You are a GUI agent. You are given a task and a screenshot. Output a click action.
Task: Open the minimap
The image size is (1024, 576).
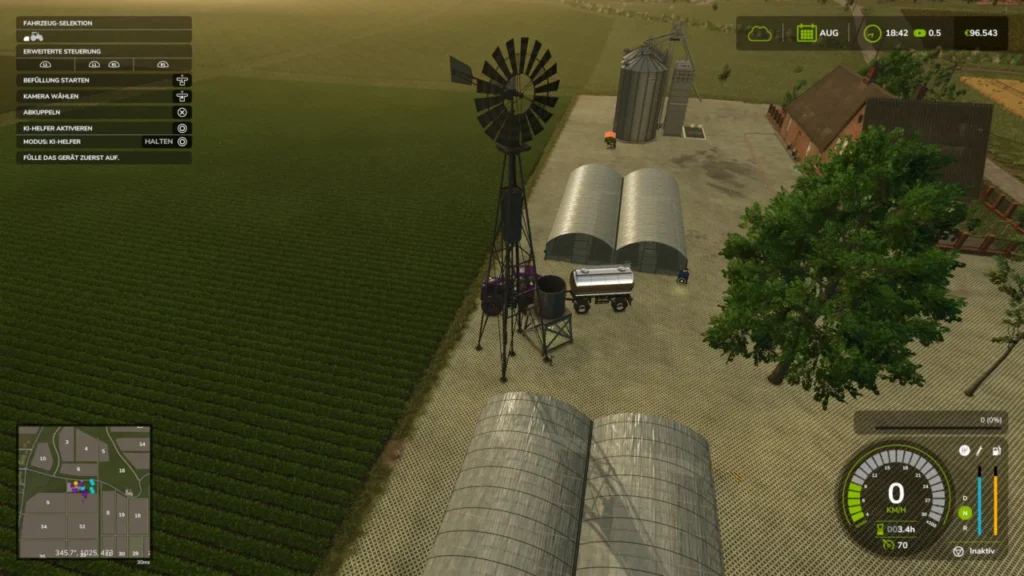point(84,491)
